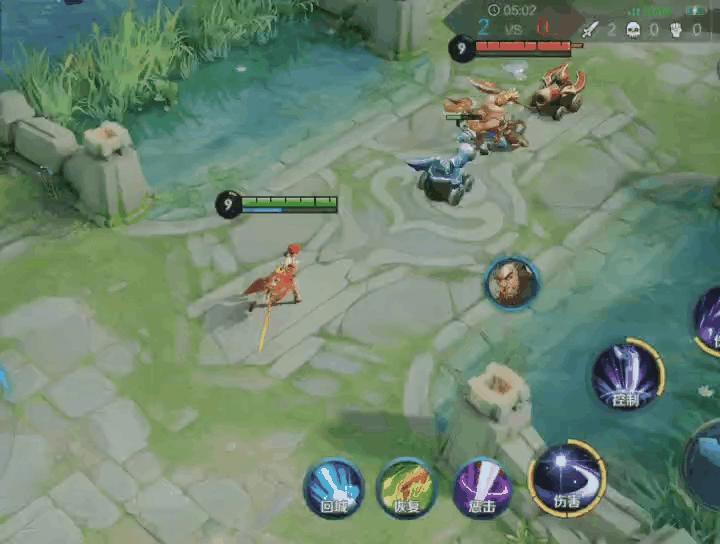This screenshot has height=544, width=720.
Task: Trigger the 控制 control skill
Action: pyautogui.click(x=627, y=375)
